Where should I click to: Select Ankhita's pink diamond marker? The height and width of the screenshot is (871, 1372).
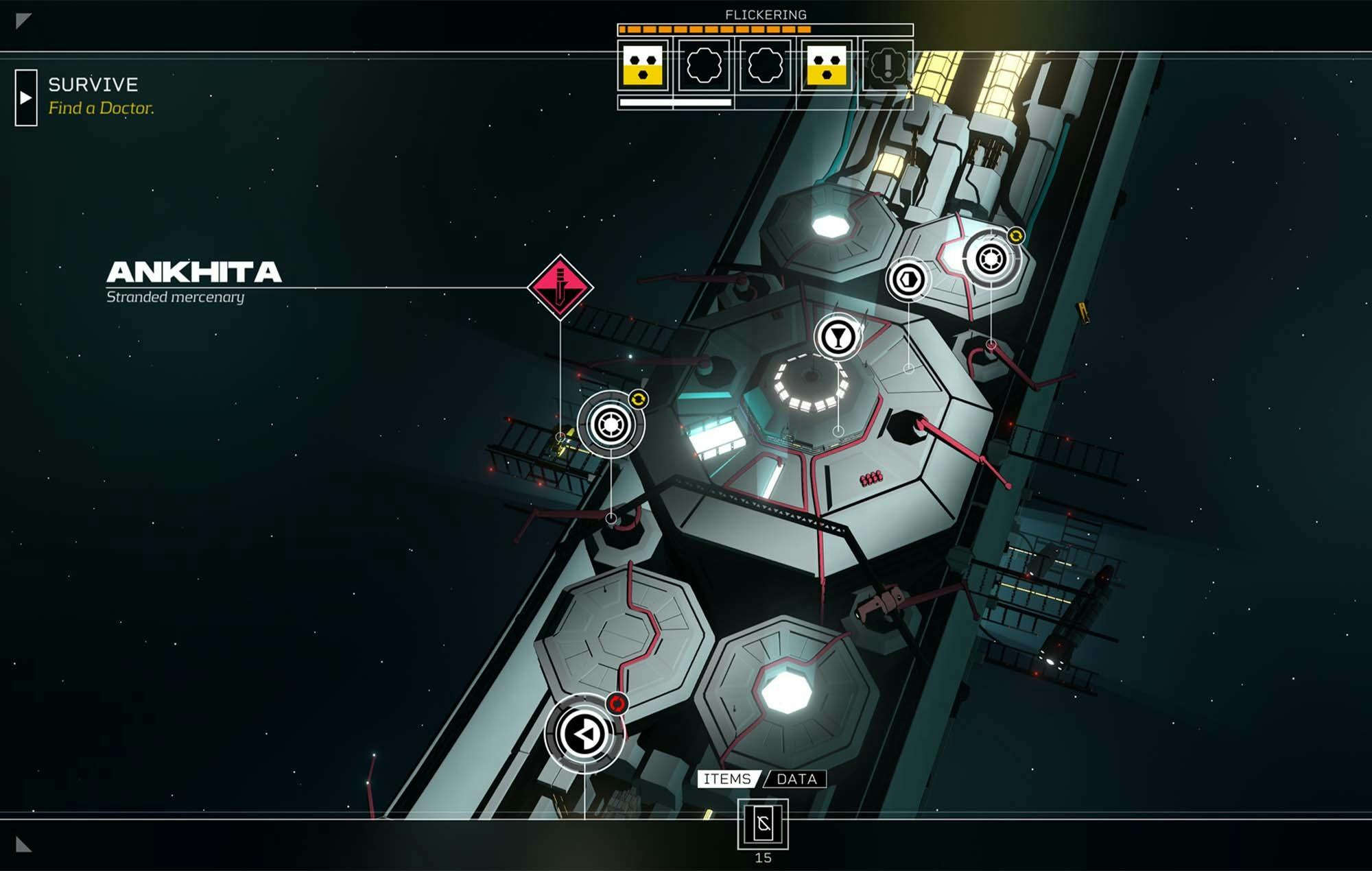tap(560, 287)
